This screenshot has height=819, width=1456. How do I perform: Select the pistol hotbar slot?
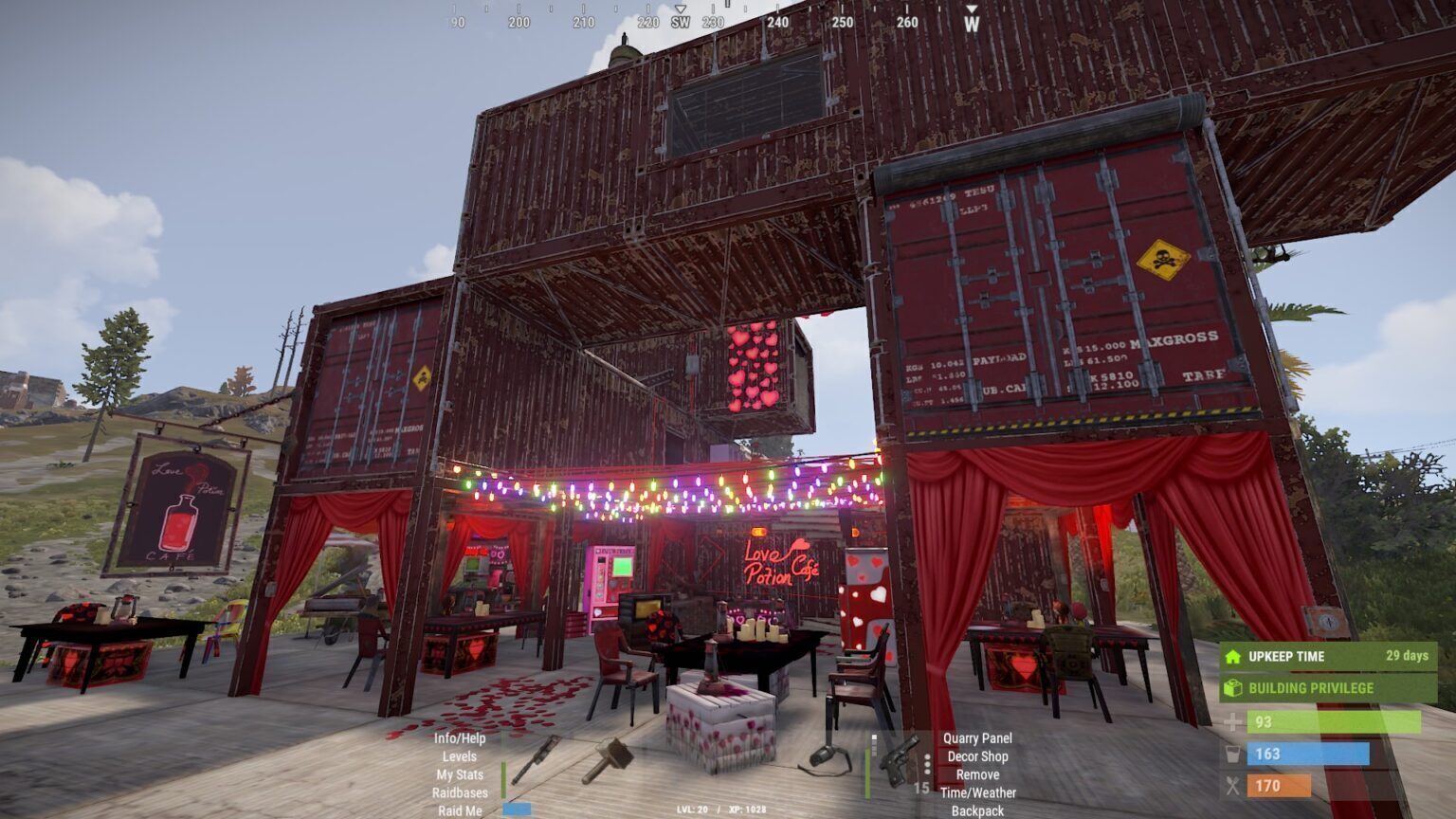[x=897, y=759]
